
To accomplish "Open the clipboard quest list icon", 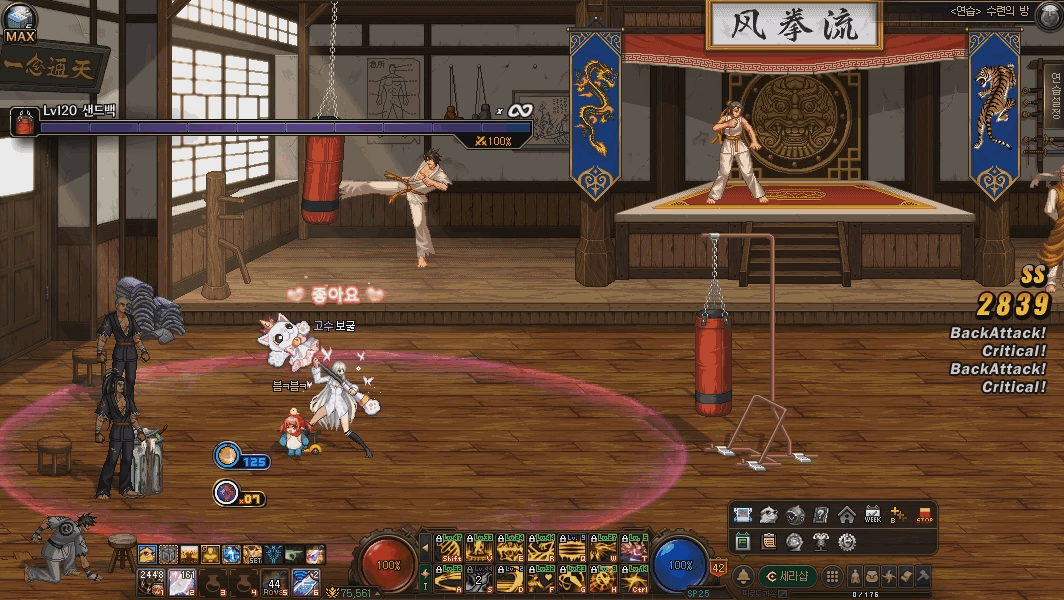I will point(768,541).
